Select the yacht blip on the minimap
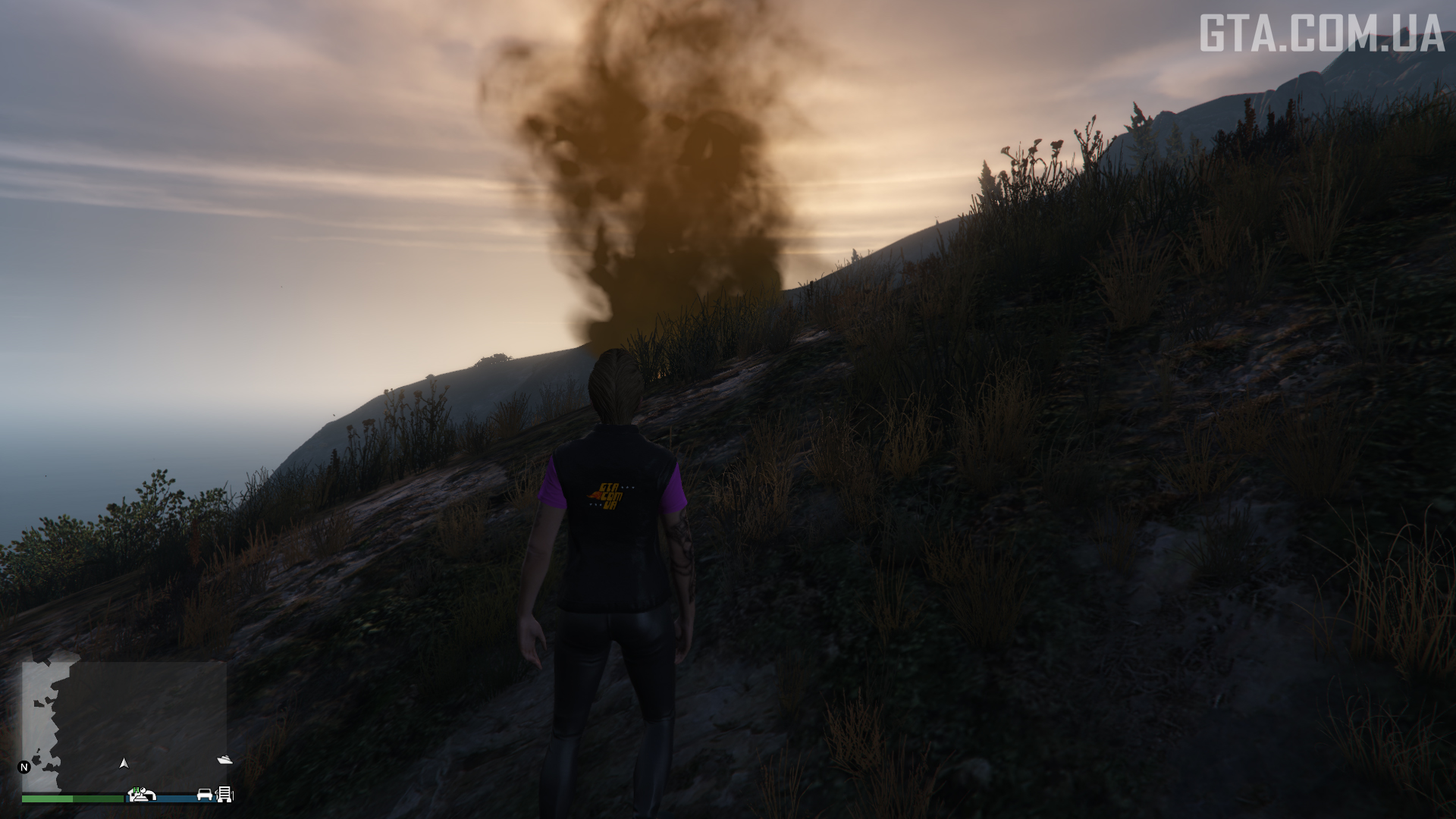Screen dimensions: 1456x819 tap(224, 759)
